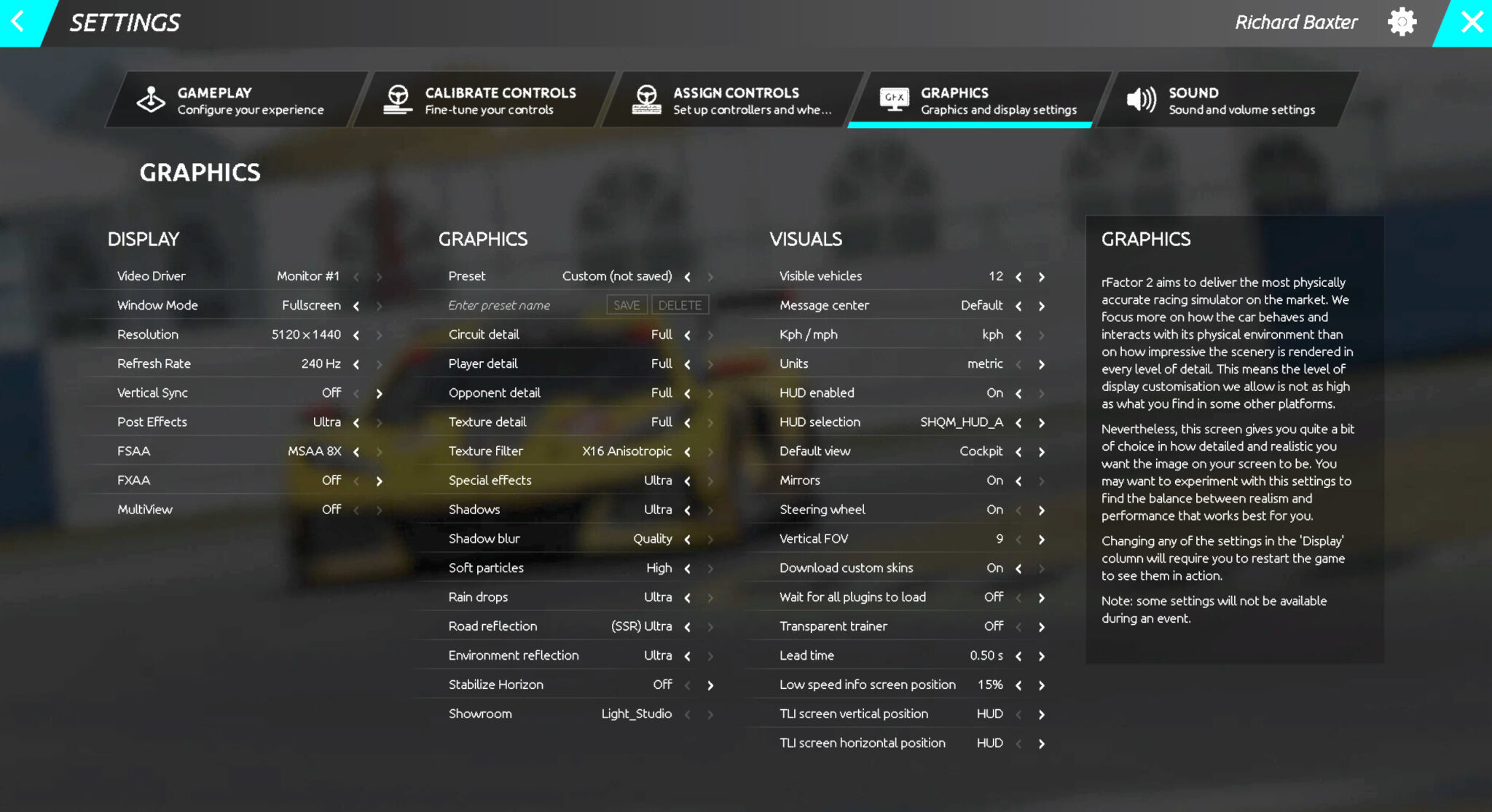Cycle Showroom option with left arrow
1492x812 pixels.
(687, 714)
